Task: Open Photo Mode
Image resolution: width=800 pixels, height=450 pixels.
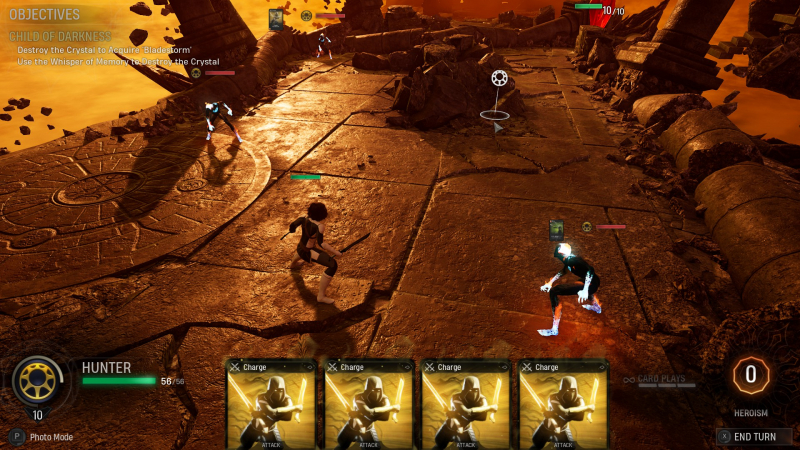Action: pyautogui.click(x=45, y=437)
